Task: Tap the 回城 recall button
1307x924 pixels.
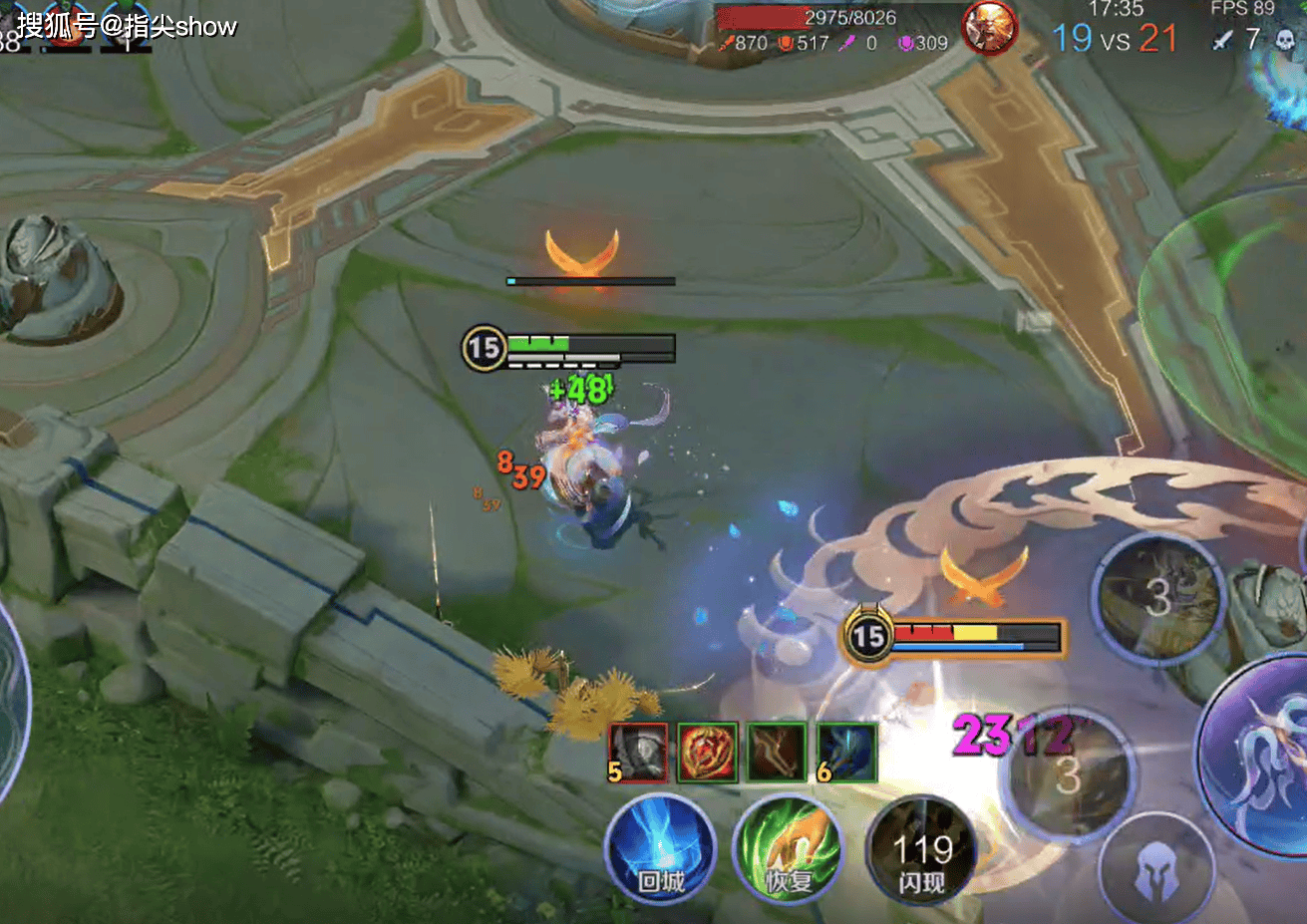Action: pyautogui.click(x=660, y=849)
